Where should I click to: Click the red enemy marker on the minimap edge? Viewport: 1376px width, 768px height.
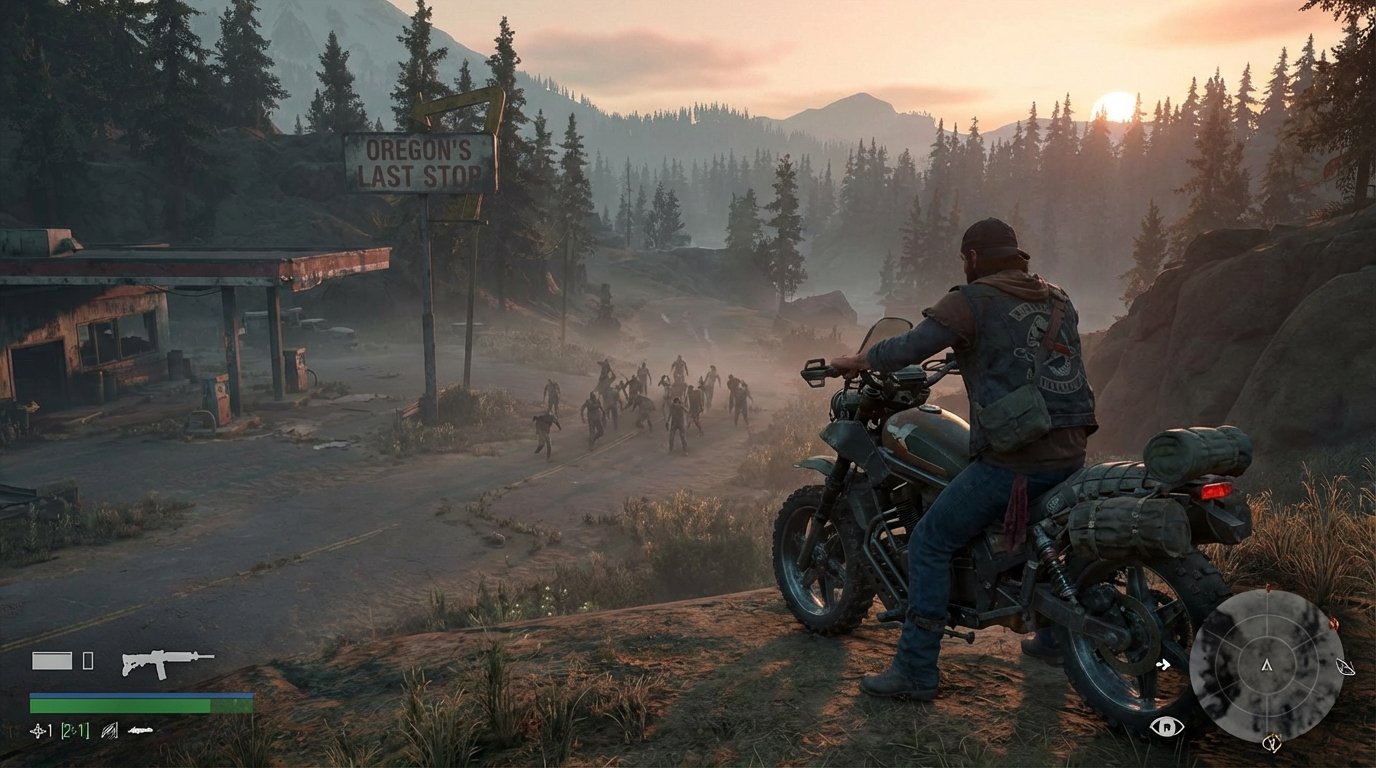pos(1334,623)
